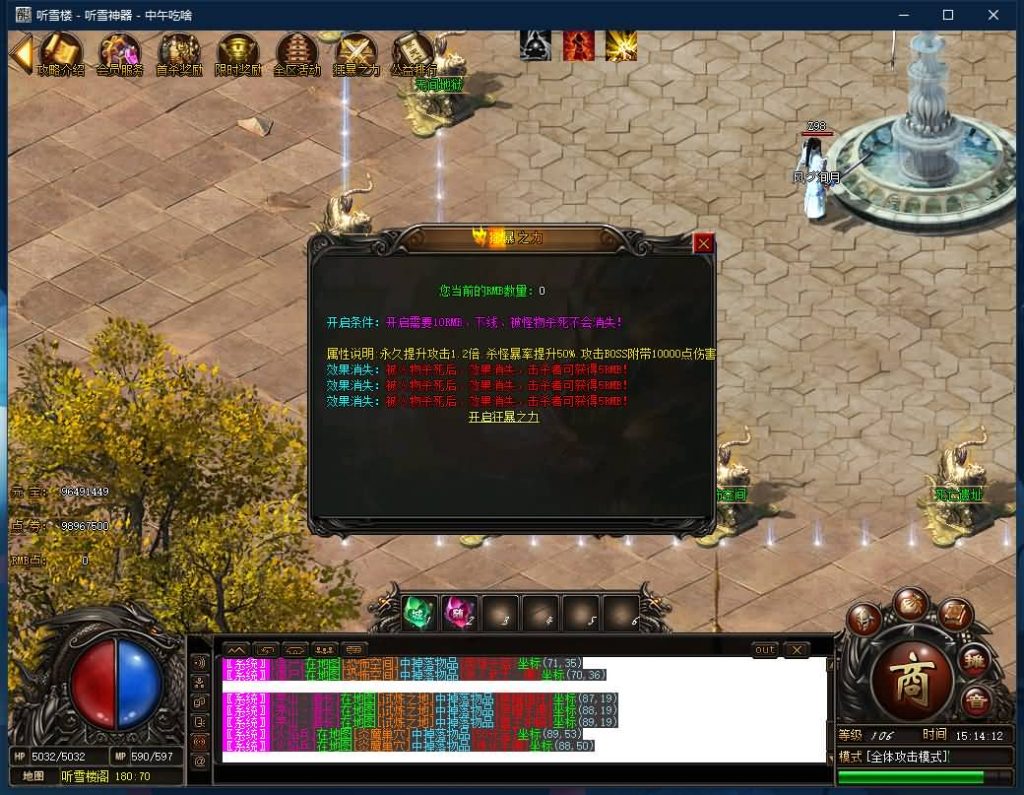Show the 限时奖励 timed rewards
Screen dimensions: 1024x795
[x=238, y=53]
